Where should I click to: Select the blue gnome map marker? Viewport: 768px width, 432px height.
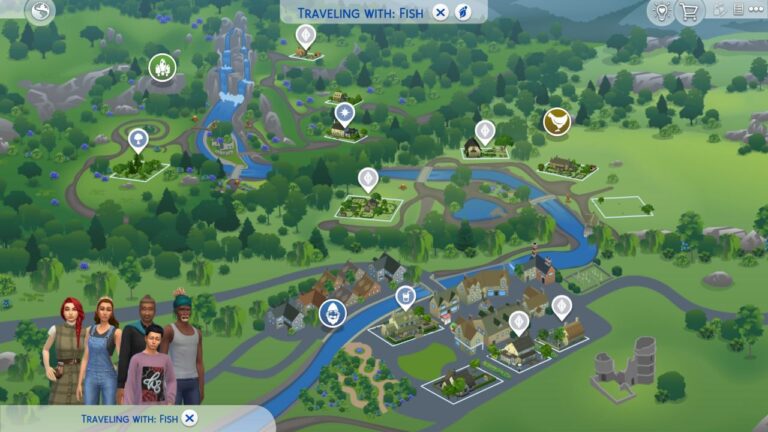[x=331, y=314]
